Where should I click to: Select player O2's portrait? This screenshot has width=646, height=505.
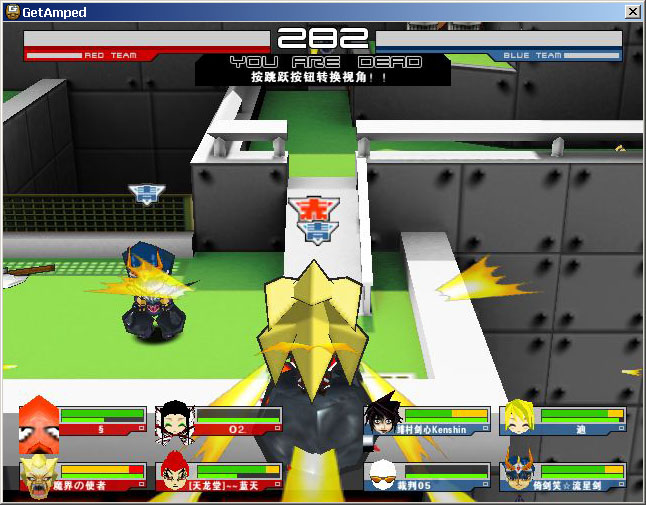tap(175, 421)
